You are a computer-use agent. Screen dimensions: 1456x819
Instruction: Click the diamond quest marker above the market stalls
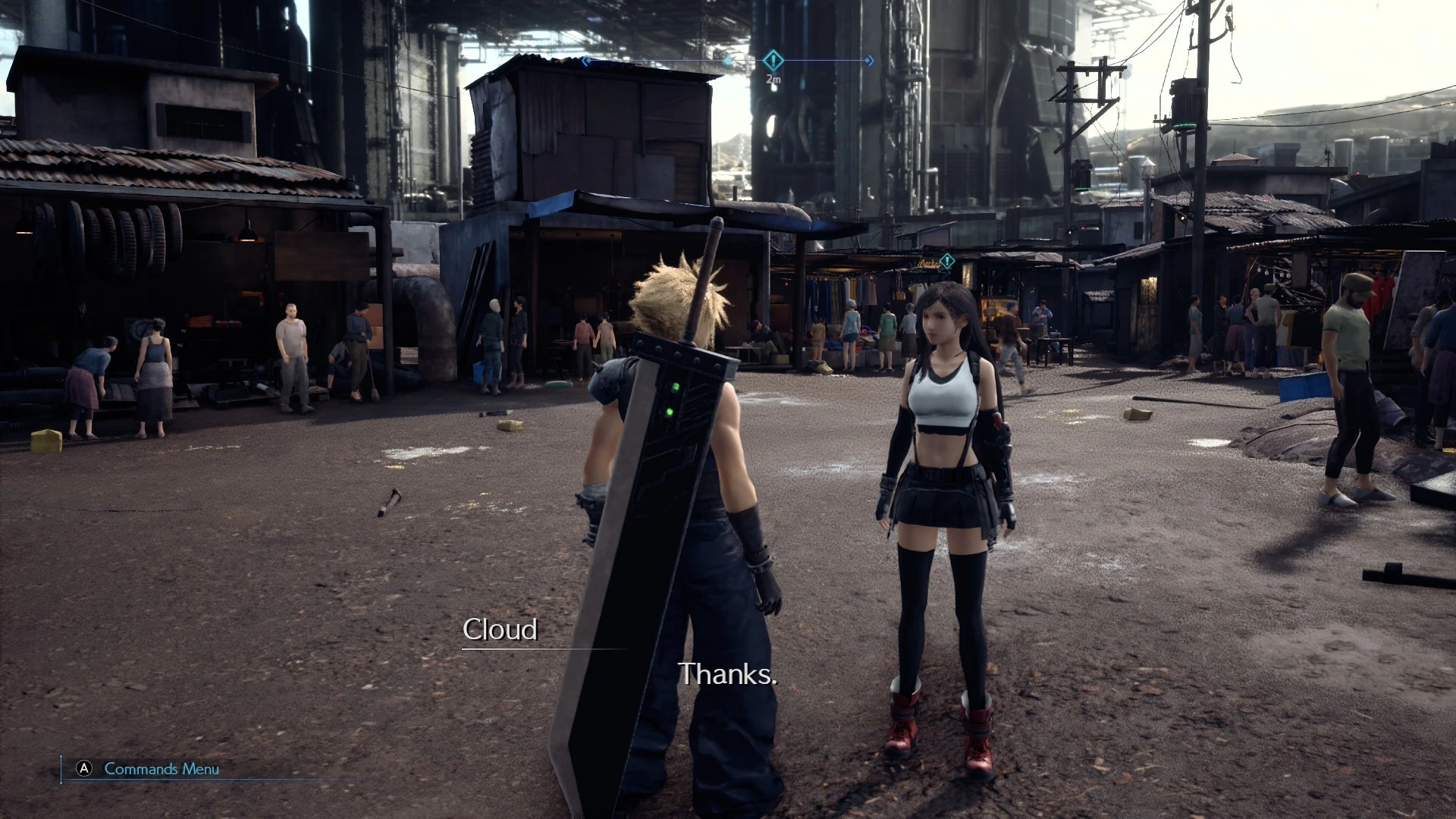[946, 262]
